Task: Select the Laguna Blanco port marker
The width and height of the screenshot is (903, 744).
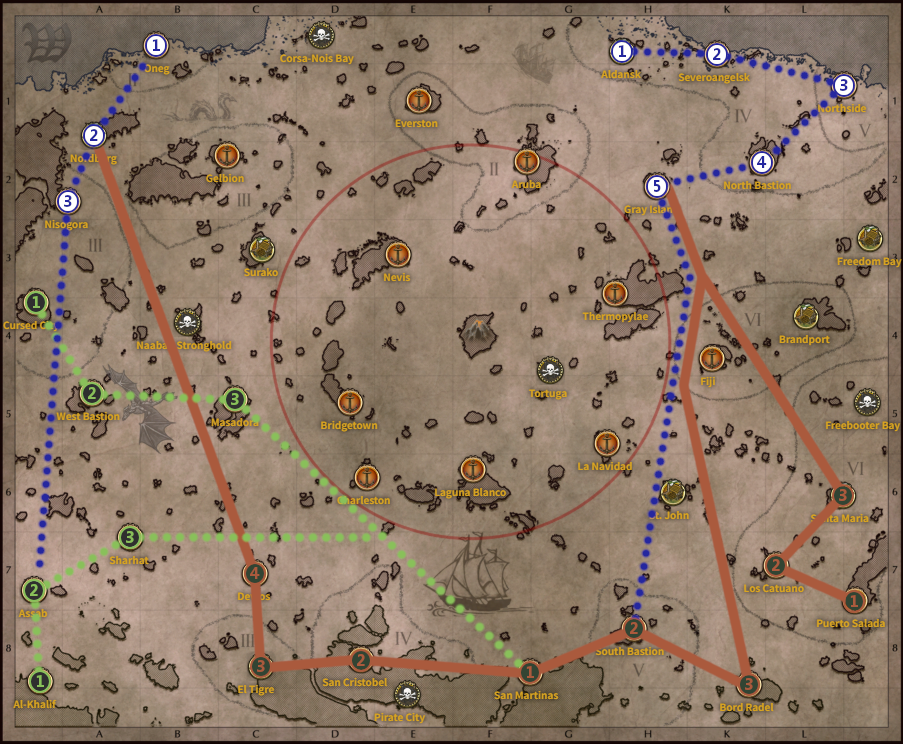Action: tap(472, 469)
